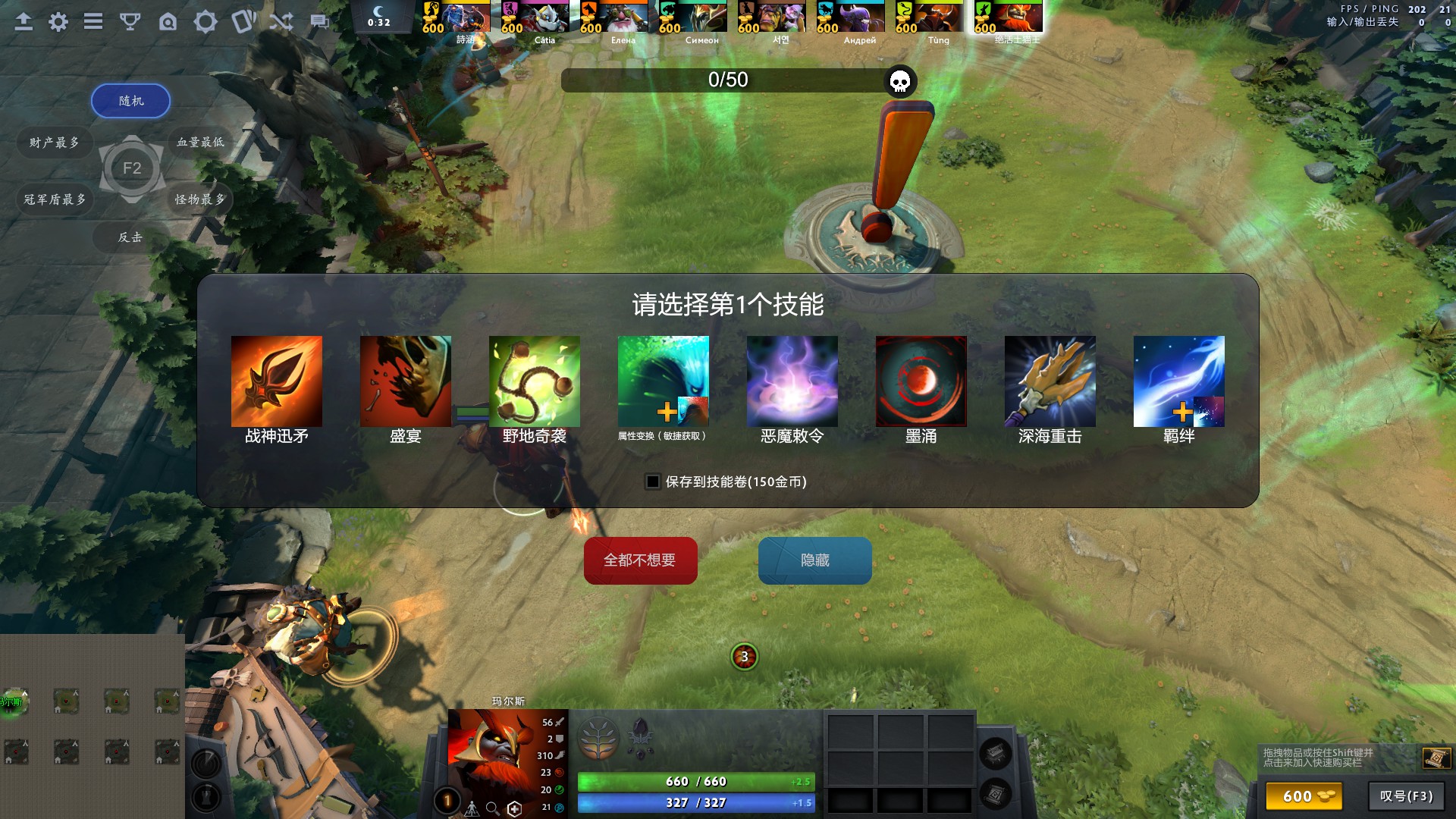Pick the 墨涌 ability
The image size is (1456, 819).
921,381
